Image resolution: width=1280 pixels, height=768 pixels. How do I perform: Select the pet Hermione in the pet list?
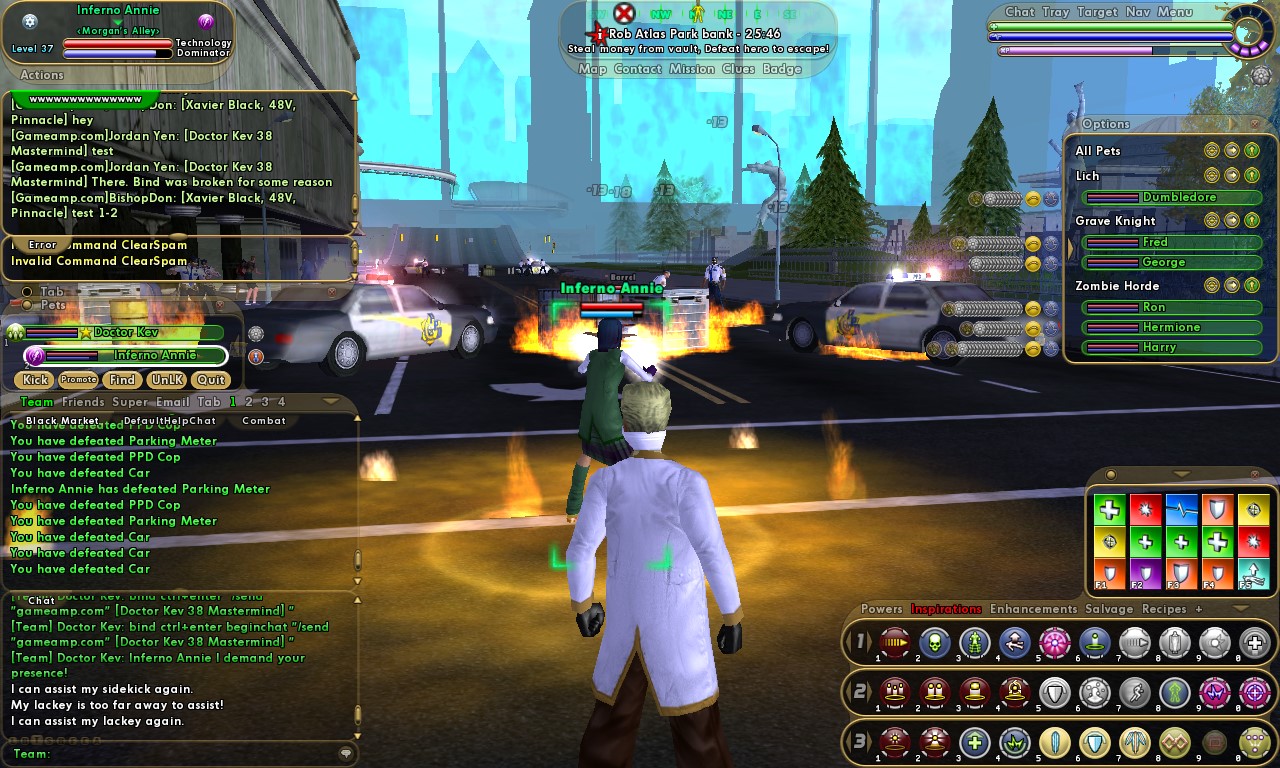[1171, 327]
